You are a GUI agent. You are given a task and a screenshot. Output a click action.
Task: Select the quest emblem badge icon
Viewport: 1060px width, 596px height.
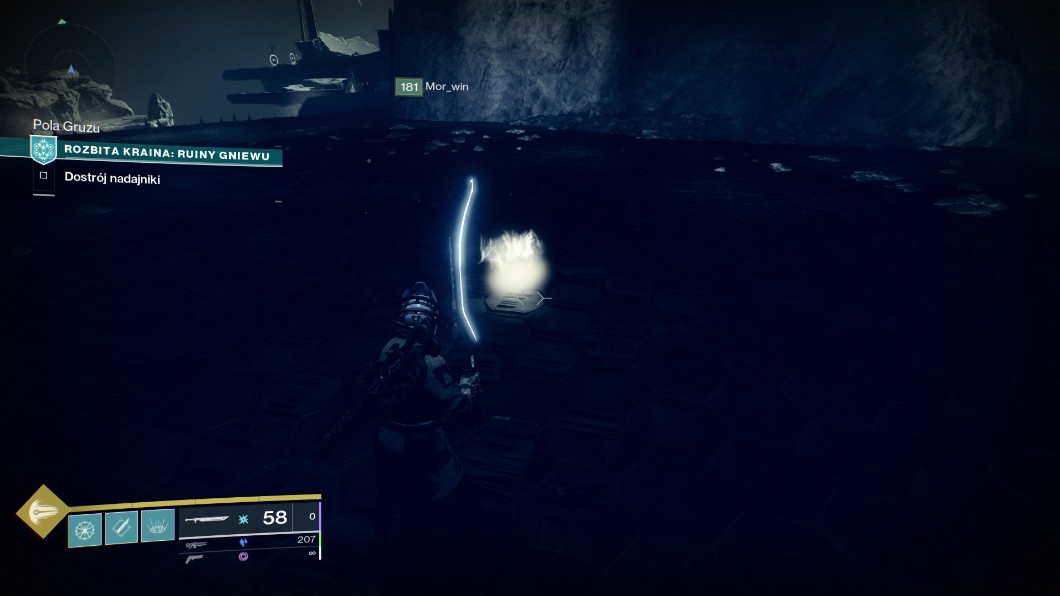(x=42, y=150)
